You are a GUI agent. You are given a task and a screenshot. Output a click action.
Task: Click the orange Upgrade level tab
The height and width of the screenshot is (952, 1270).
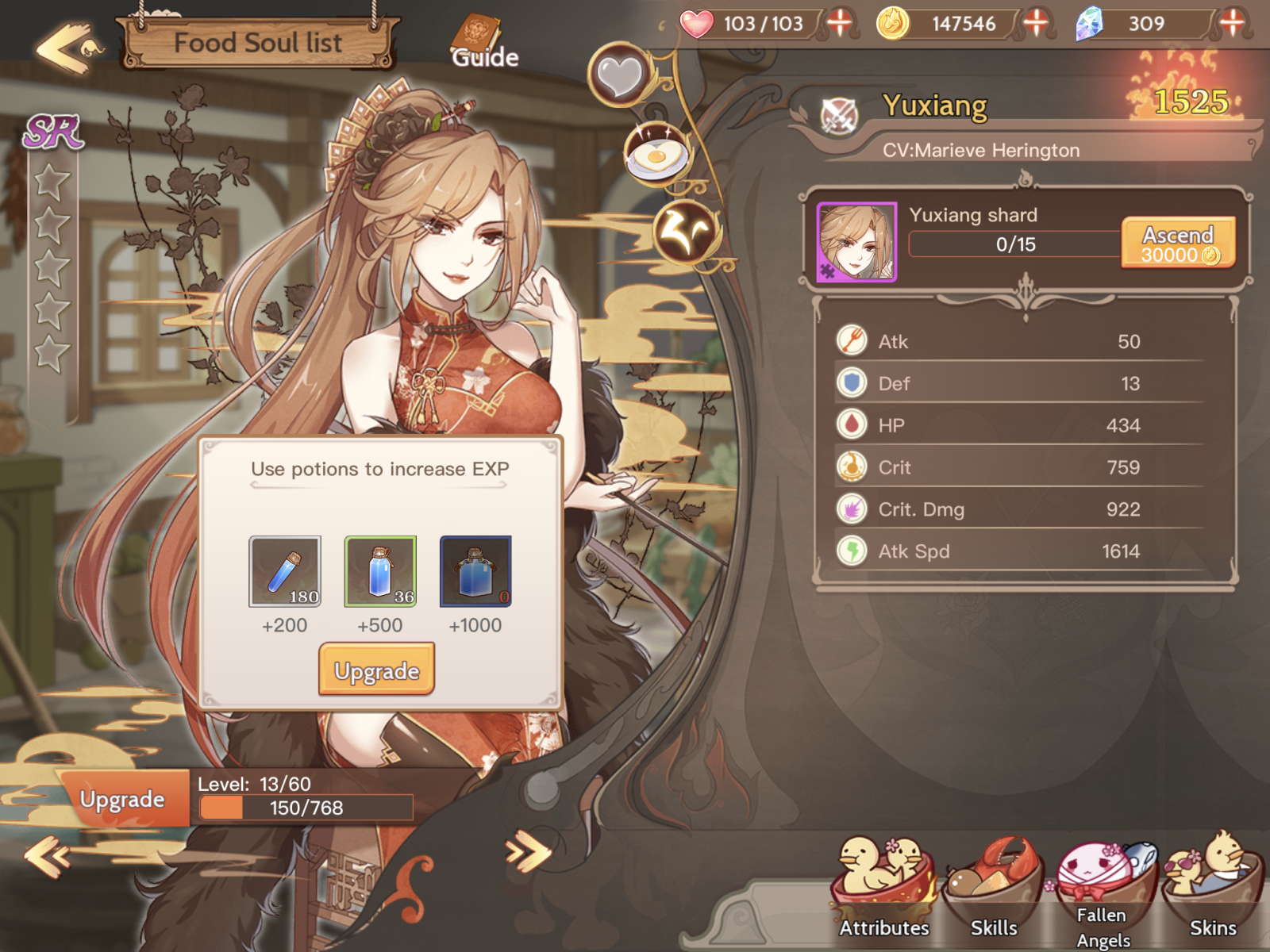(122, 799)
